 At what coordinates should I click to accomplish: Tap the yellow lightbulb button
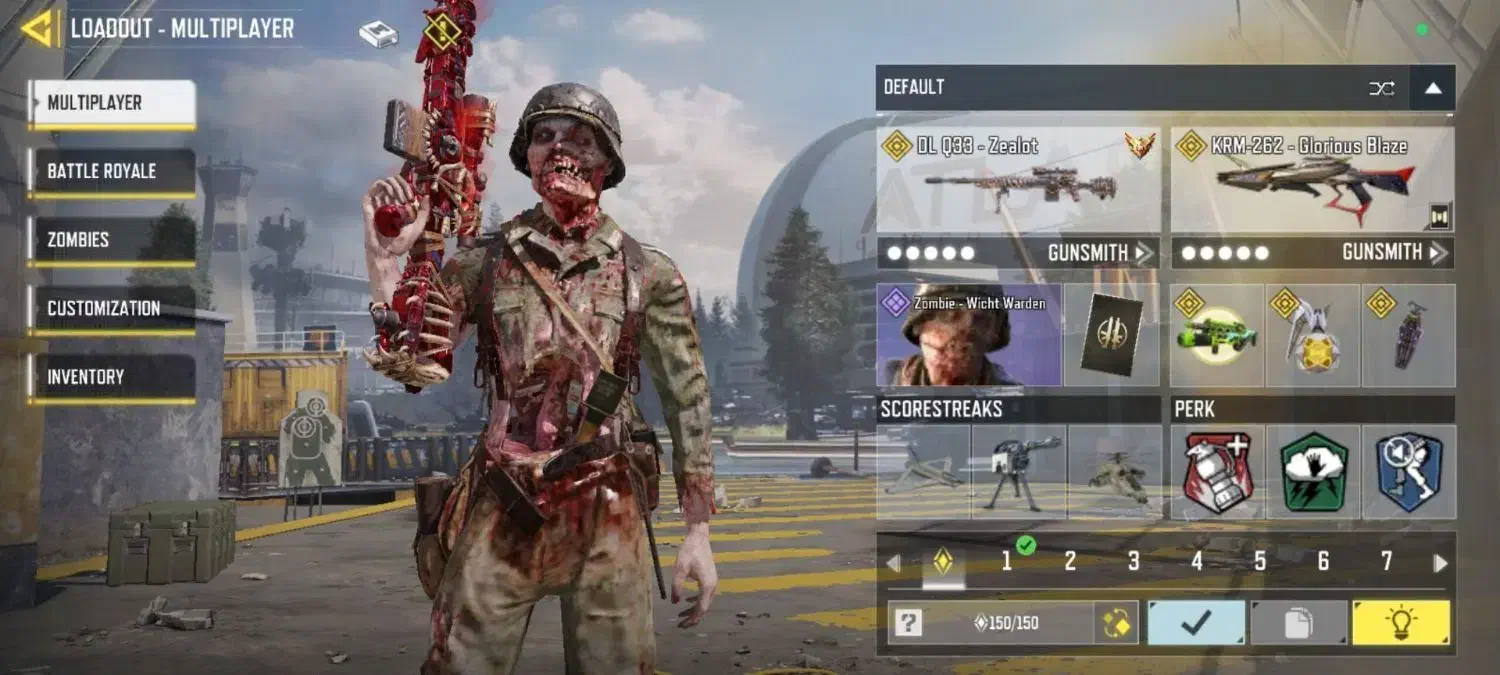pyautogui.click(x=1400, y=623)
